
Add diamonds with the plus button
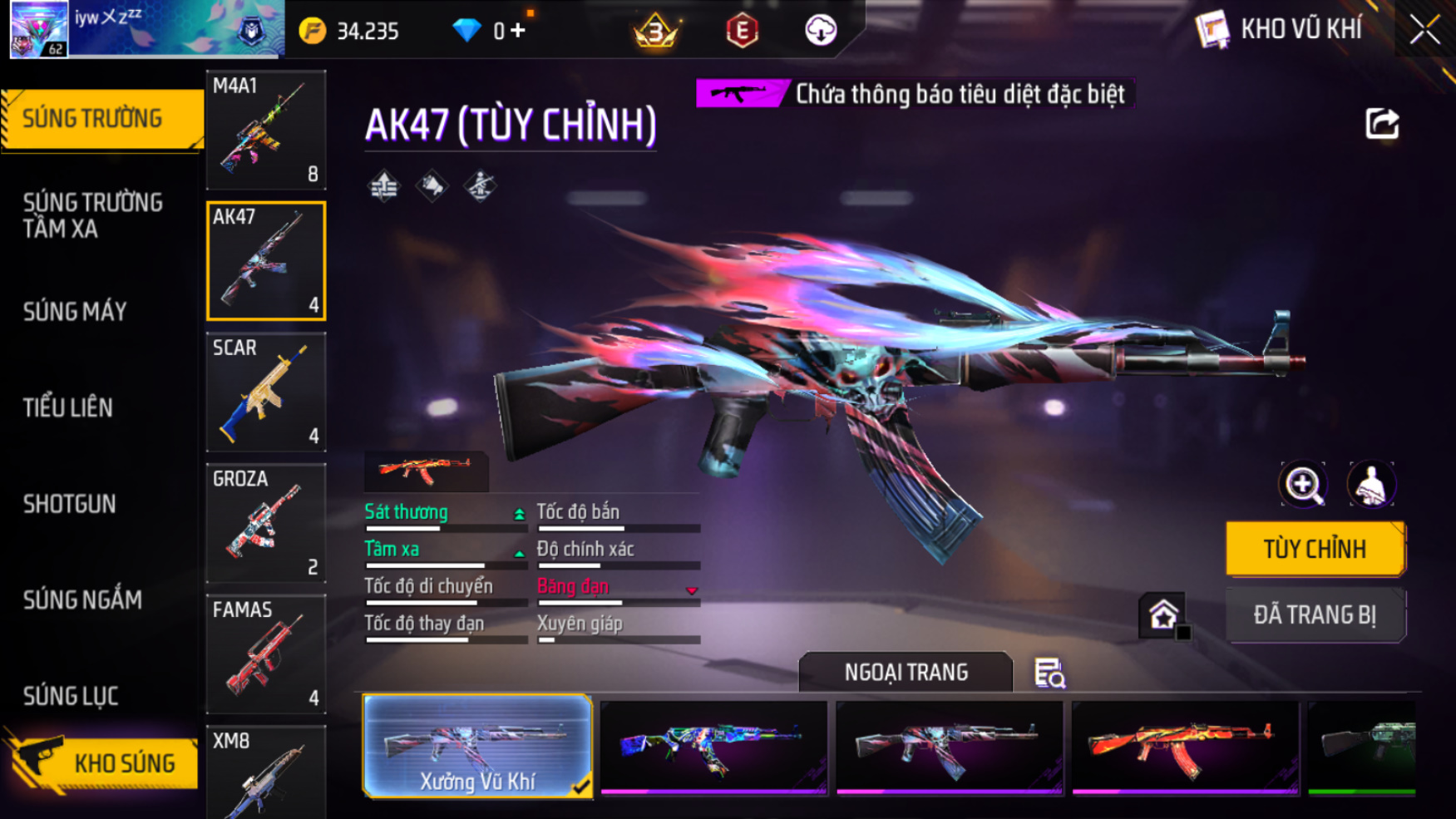click(518, 31)
